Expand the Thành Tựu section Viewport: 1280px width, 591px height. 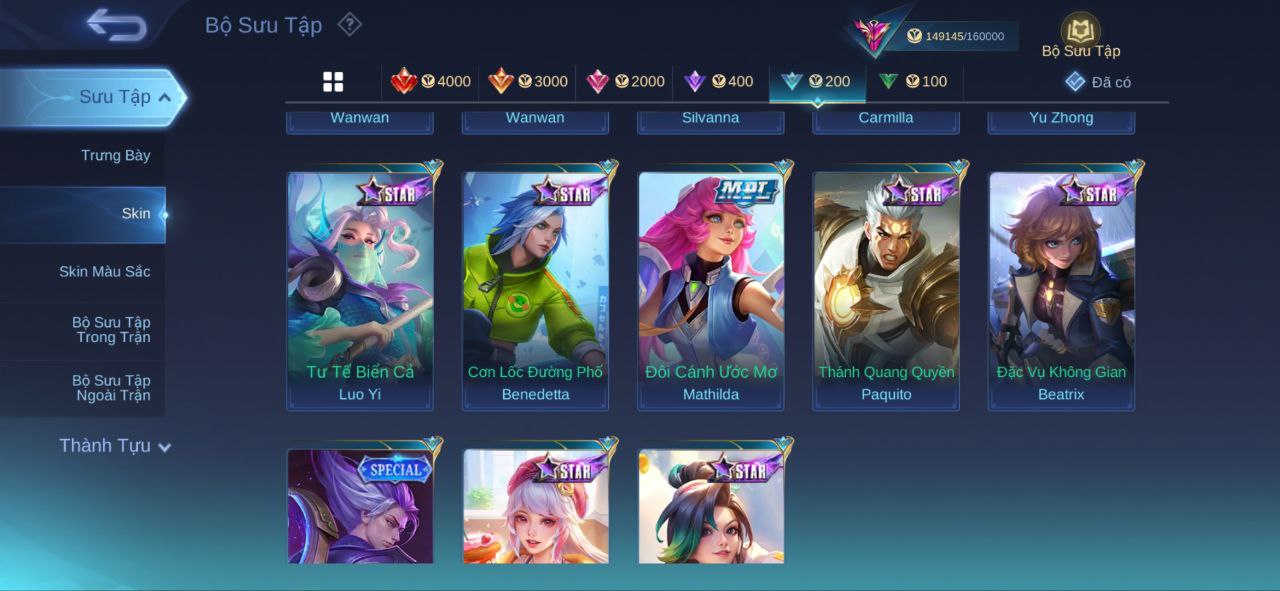pos(114,446)
